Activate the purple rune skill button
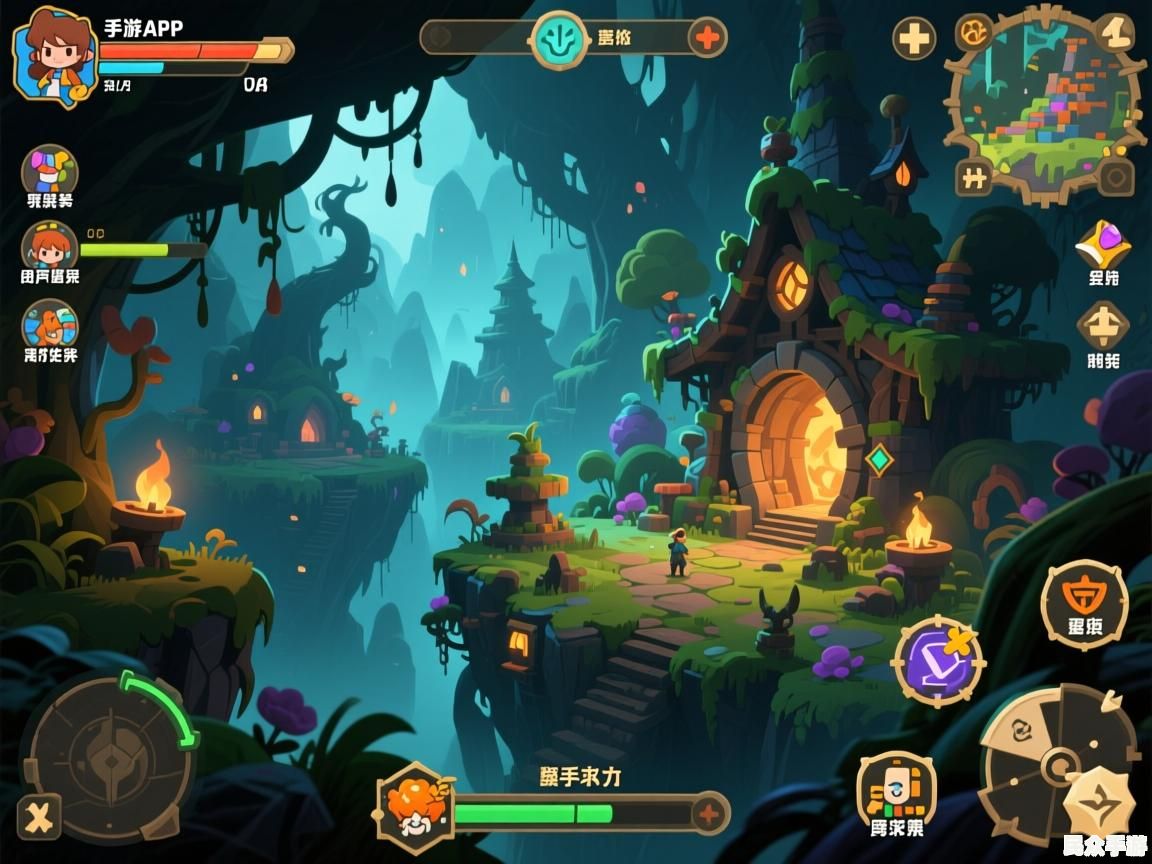 (938, 660)
